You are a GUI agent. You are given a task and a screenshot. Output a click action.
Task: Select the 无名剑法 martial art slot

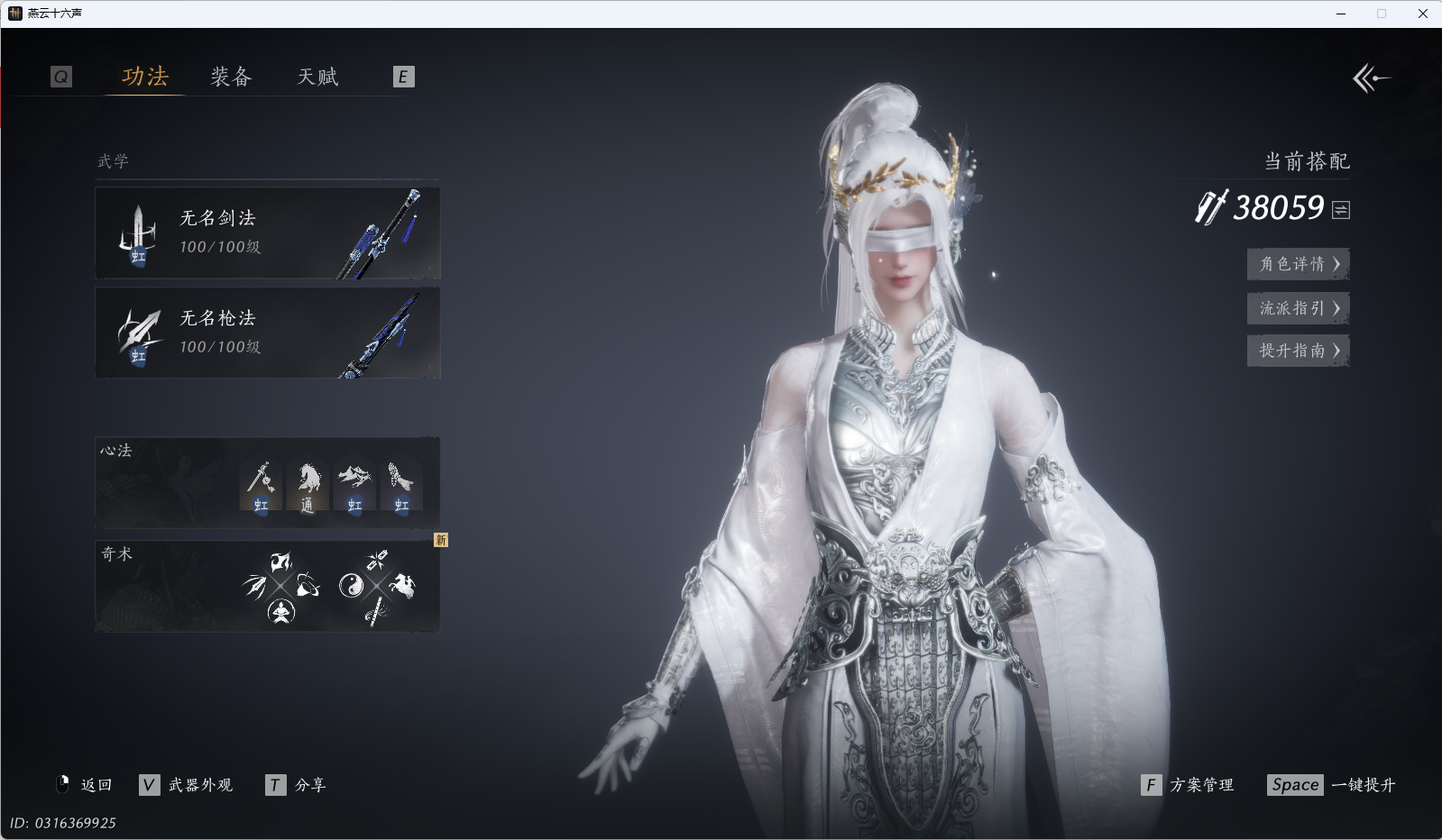[x=267, y=233]
